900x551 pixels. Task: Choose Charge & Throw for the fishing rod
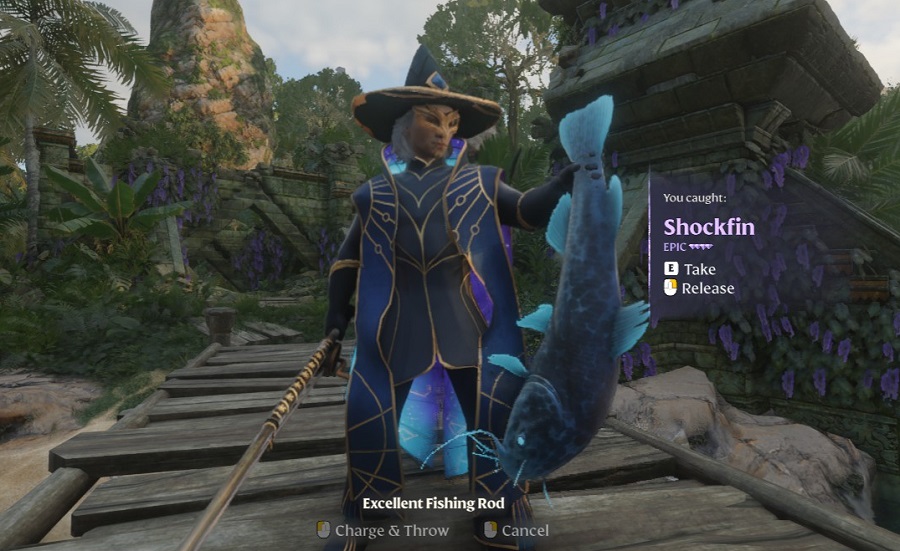point(391,530)
